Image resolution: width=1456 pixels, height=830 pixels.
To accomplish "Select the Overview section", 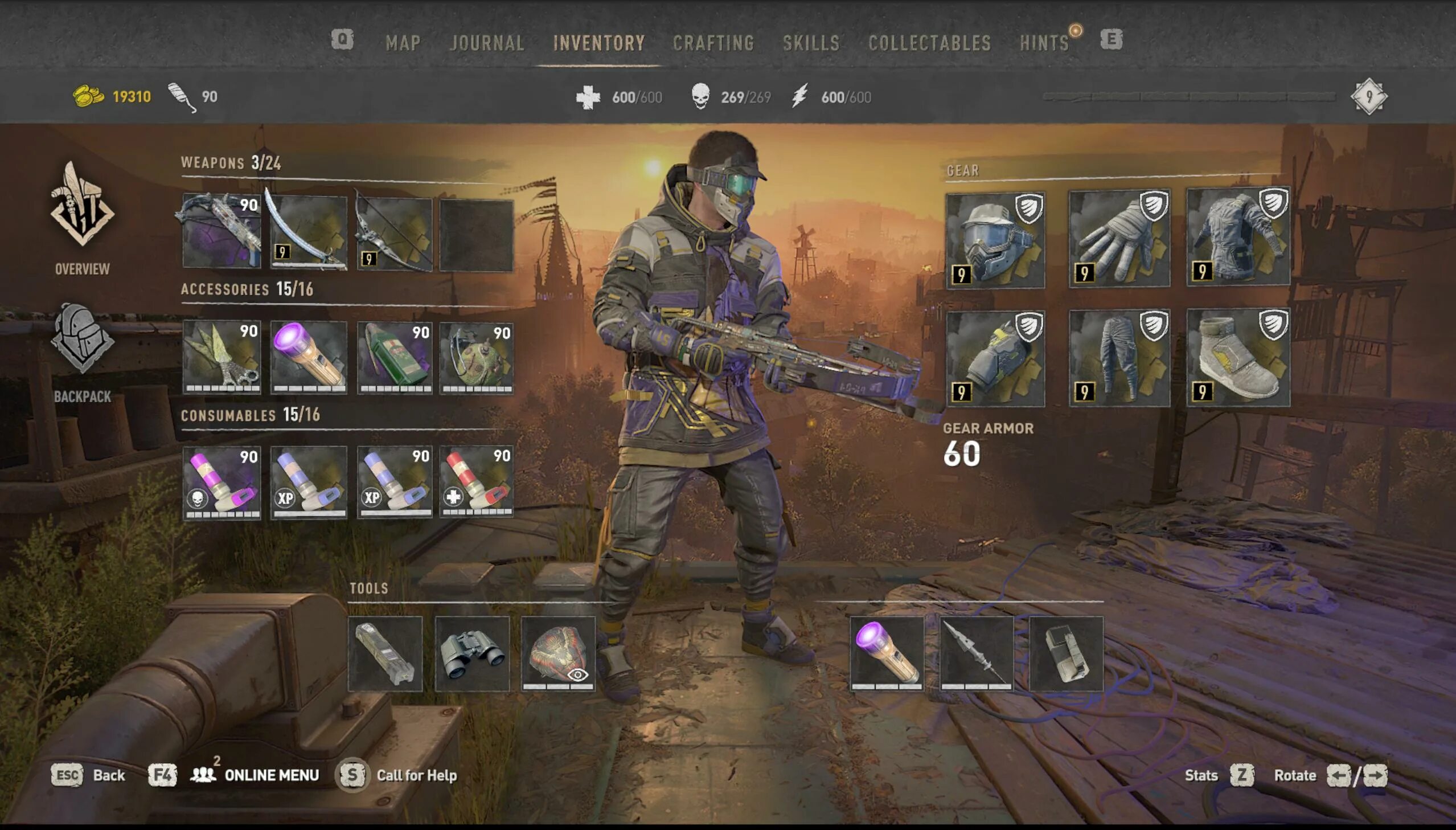I will [83, 219].
